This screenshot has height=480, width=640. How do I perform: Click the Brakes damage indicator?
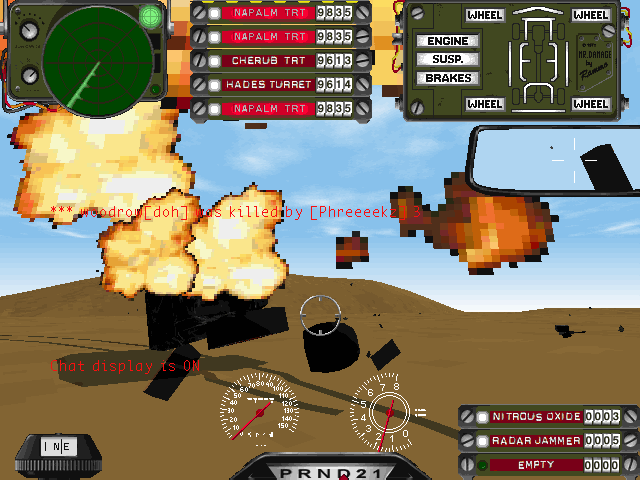448,78
